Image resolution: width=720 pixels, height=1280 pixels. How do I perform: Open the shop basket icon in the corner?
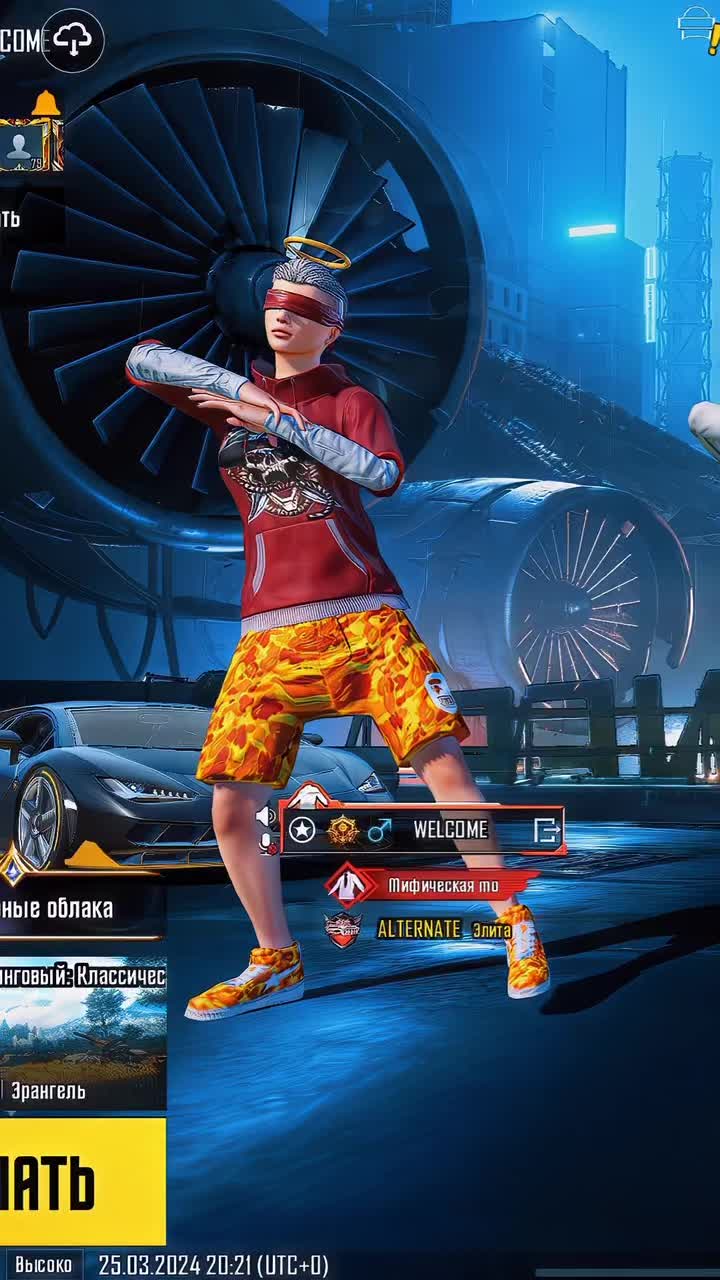[x=696, y=24]
